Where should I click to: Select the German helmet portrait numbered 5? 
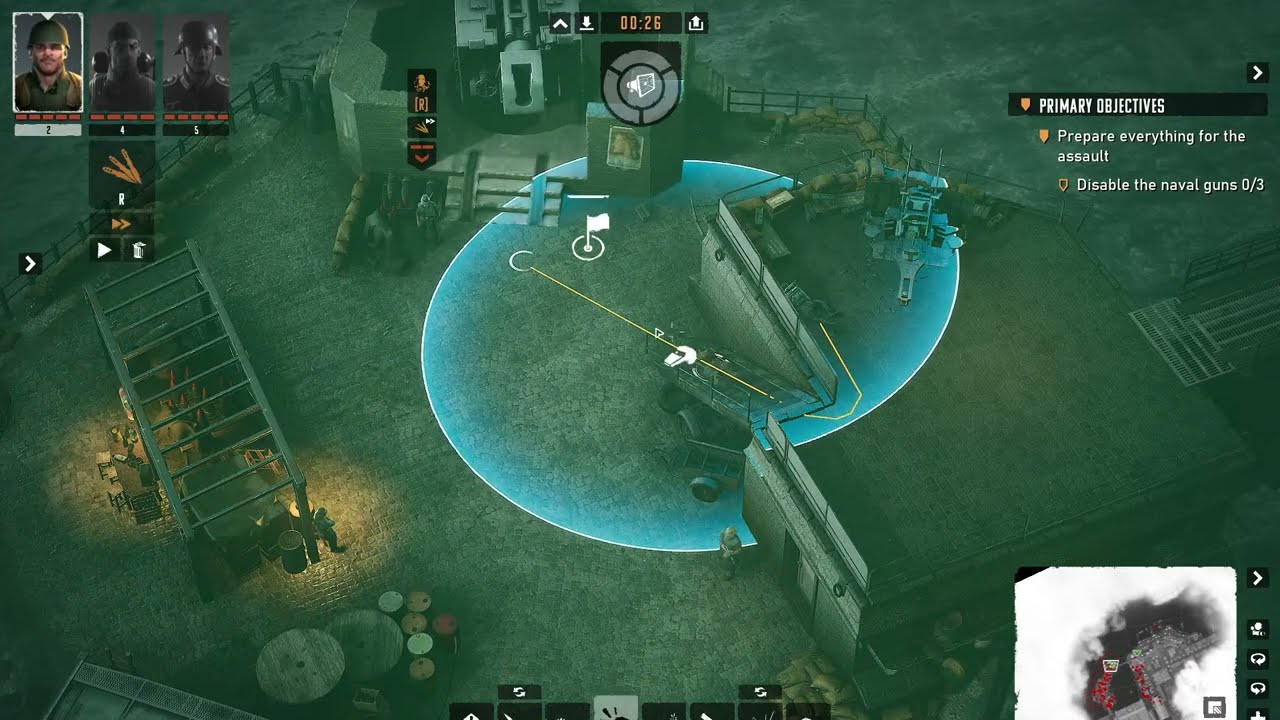click(196, 62)
